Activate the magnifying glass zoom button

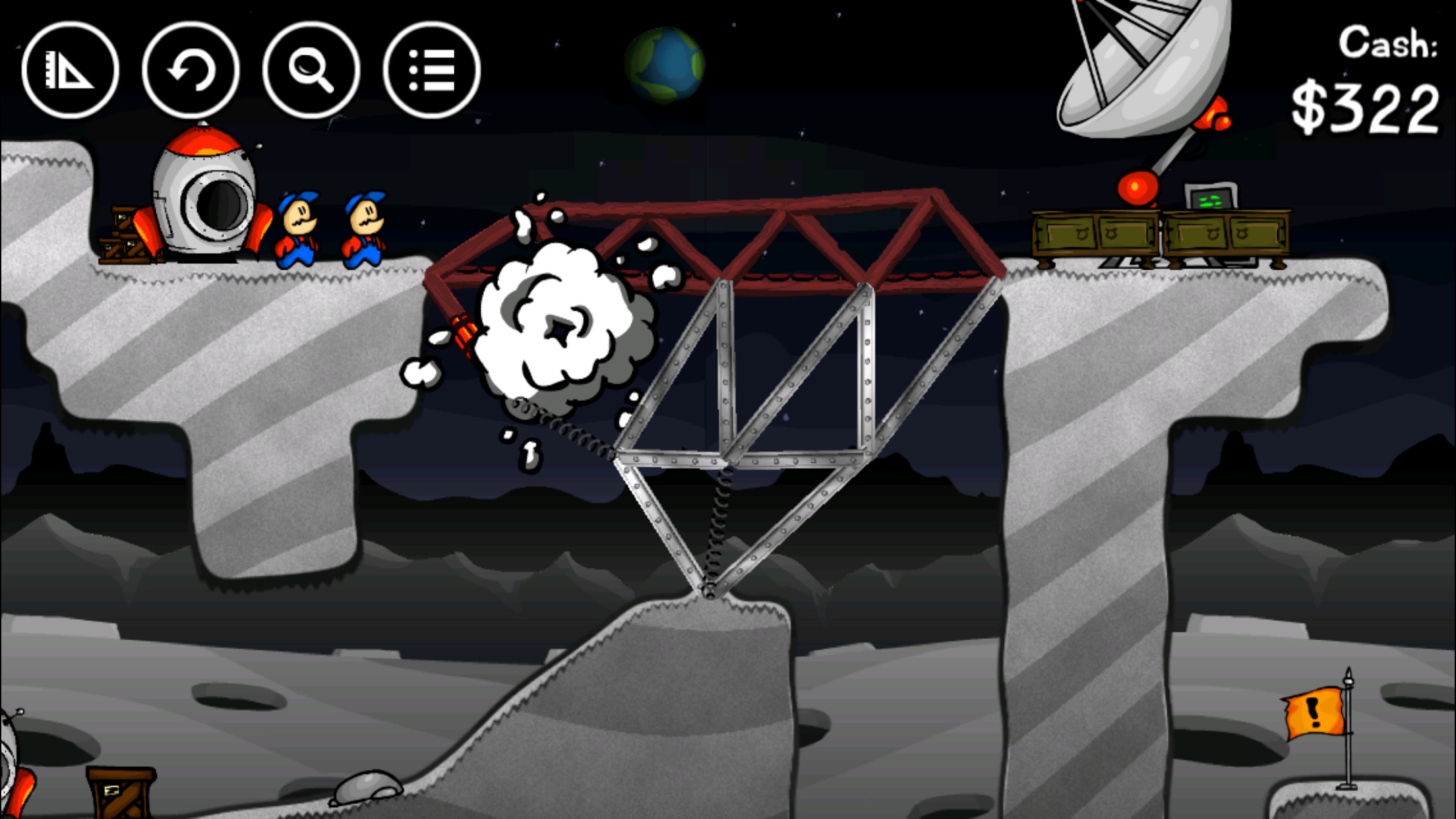coord(311,70)
